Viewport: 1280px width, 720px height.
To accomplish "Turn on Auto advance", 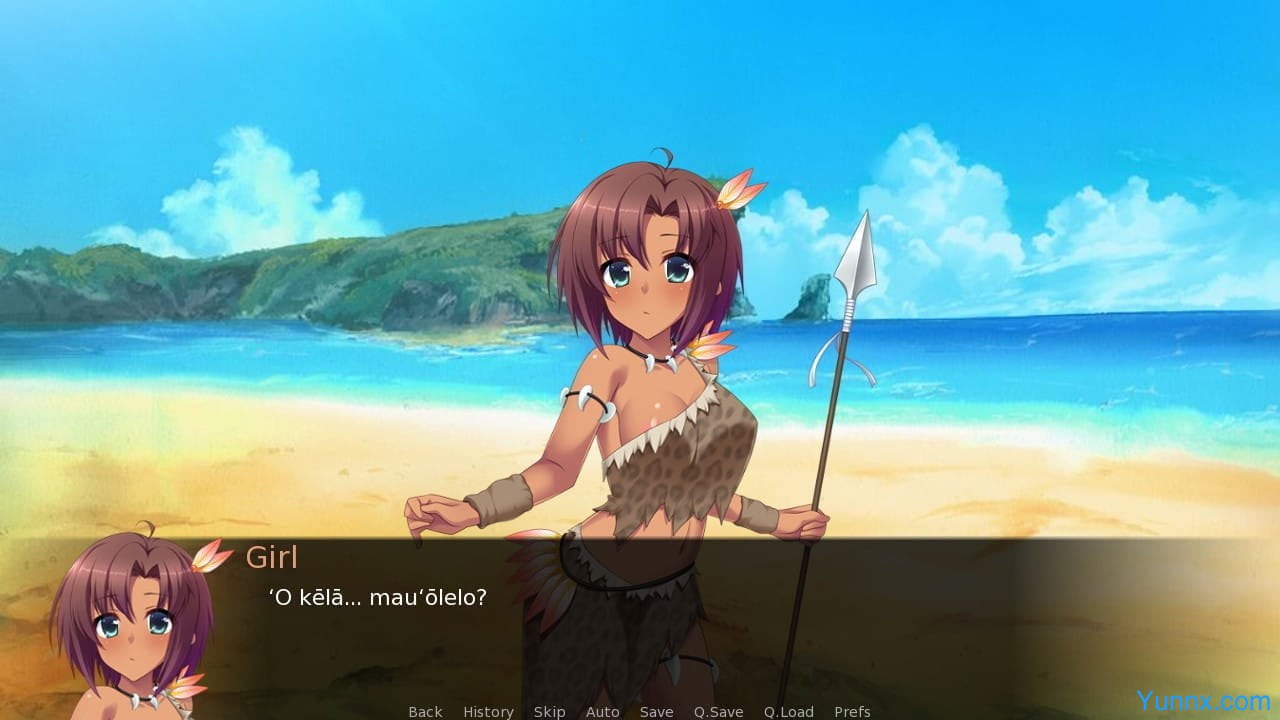I will pyautogui.click(x=602, y=711).
